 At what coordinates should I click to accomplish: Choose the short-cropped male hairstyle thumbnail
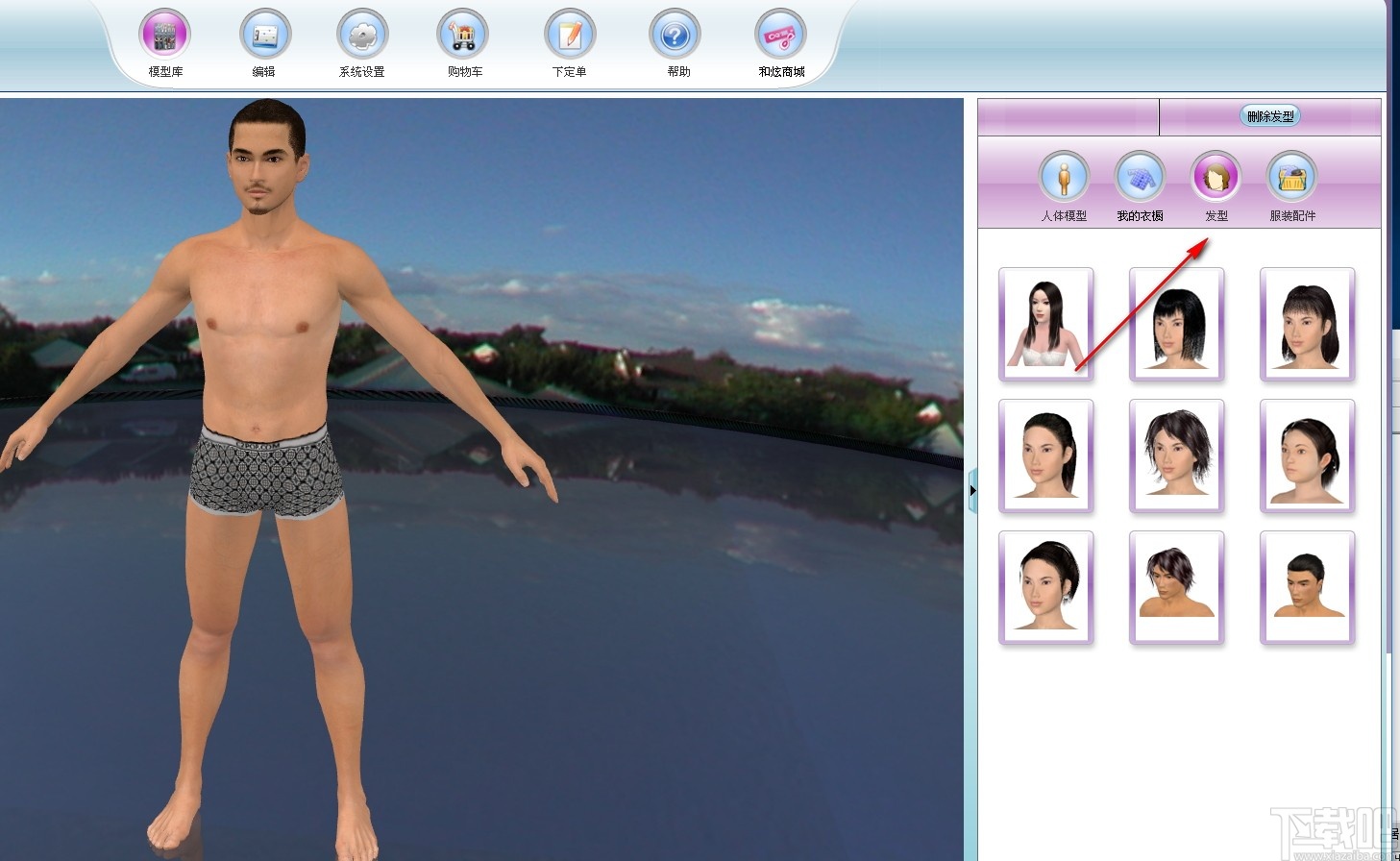click(x=1308, y=587)
